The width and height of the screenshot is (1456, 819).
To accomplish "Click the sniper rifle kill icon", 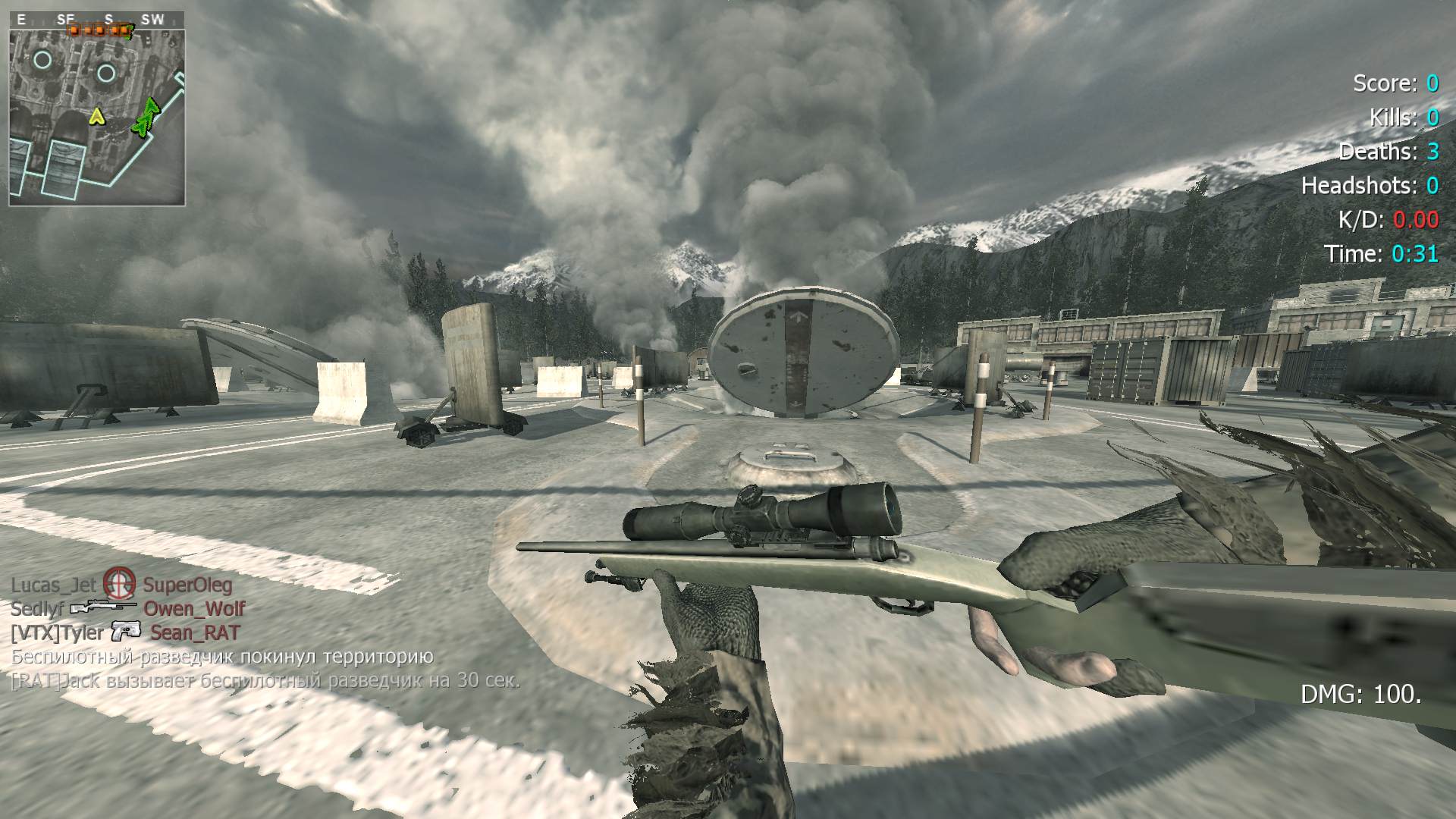I will pyautogui.click(x=103, y=607).
